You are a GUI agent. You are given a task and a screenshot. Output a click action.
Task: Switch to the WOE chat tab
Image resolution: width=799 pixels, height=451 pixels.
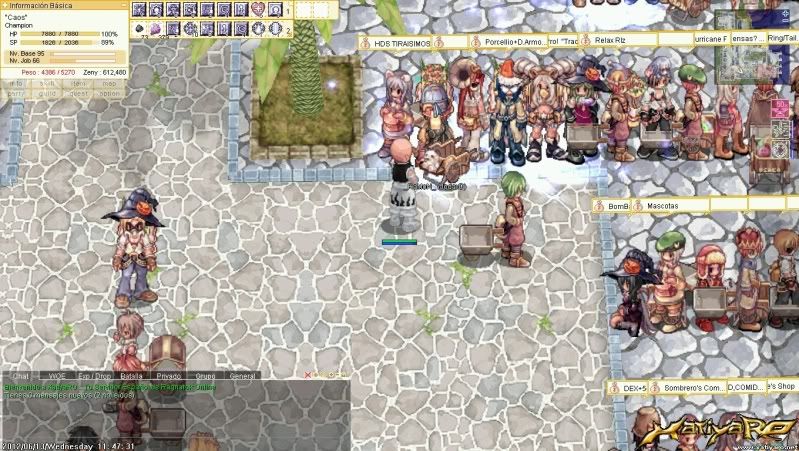[57, 376]
